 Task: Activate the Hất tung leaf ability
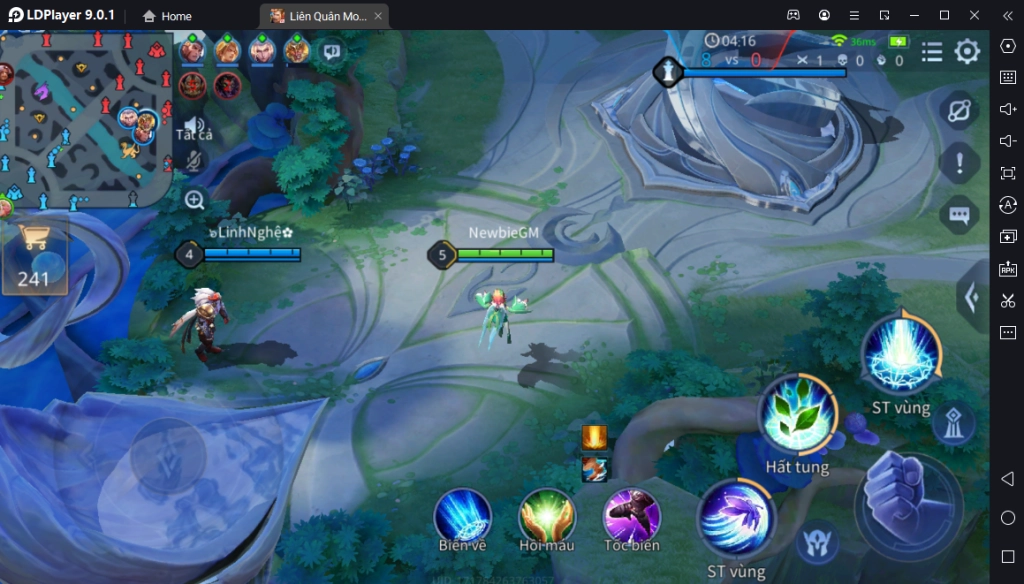point(797,415)
